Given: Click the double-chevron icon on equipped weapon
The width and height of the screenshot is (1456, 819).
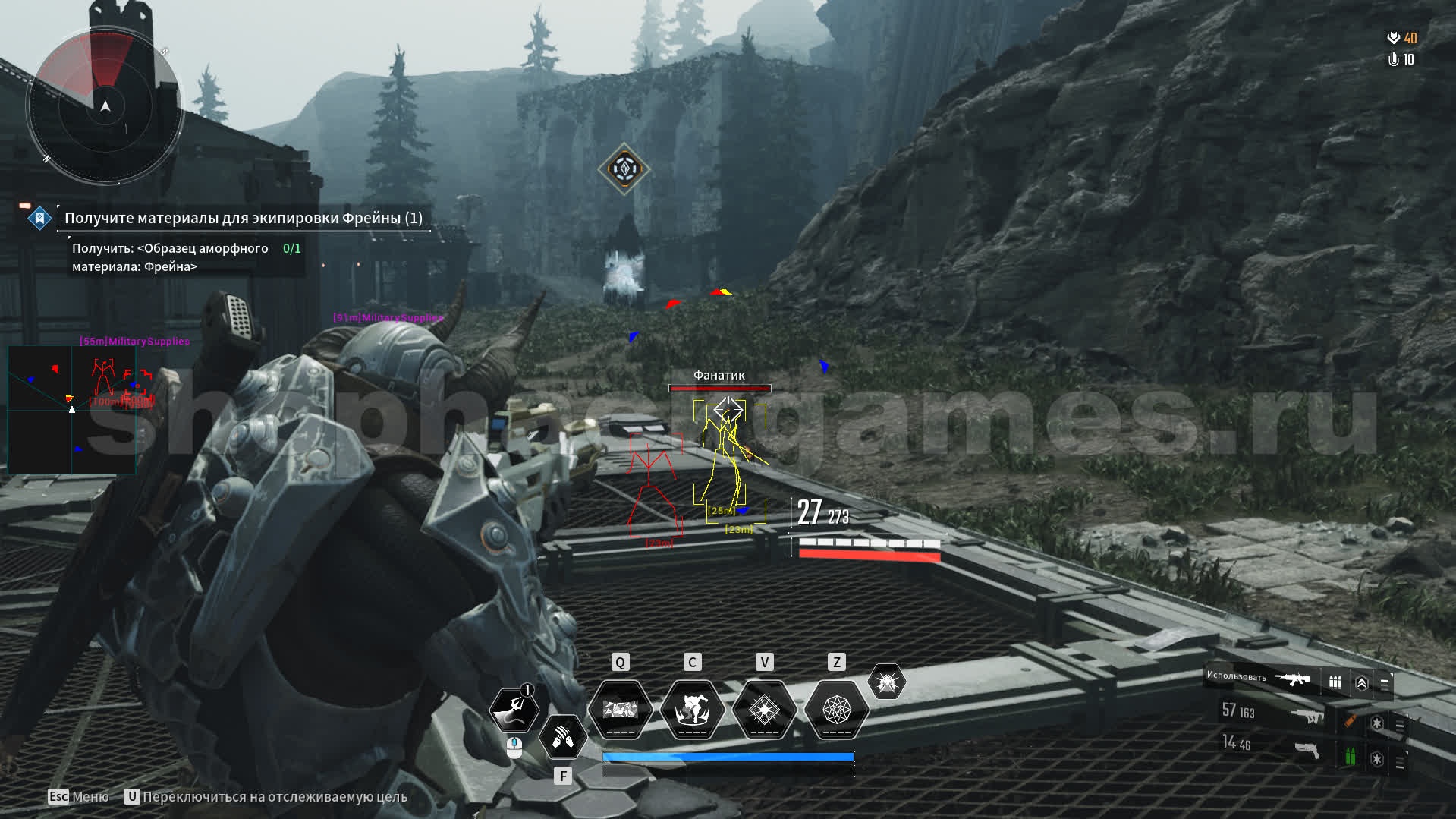Looking at the screenshot, I should 1362,683.
